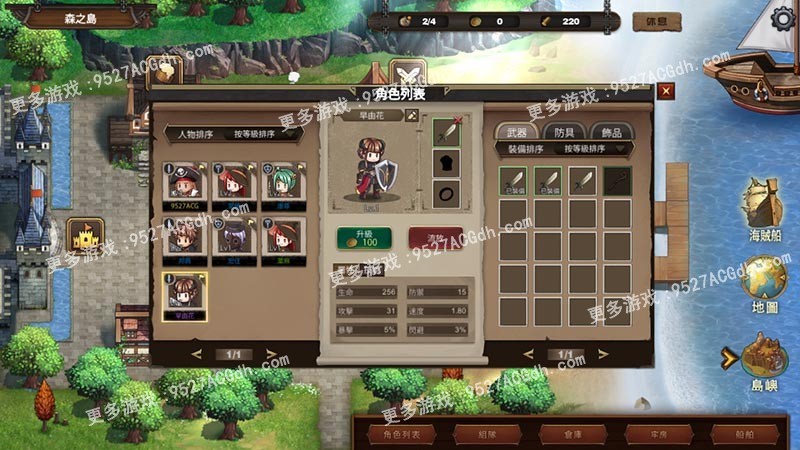Select the green-haired character portrait
The image size is (800, 450).
281,181
